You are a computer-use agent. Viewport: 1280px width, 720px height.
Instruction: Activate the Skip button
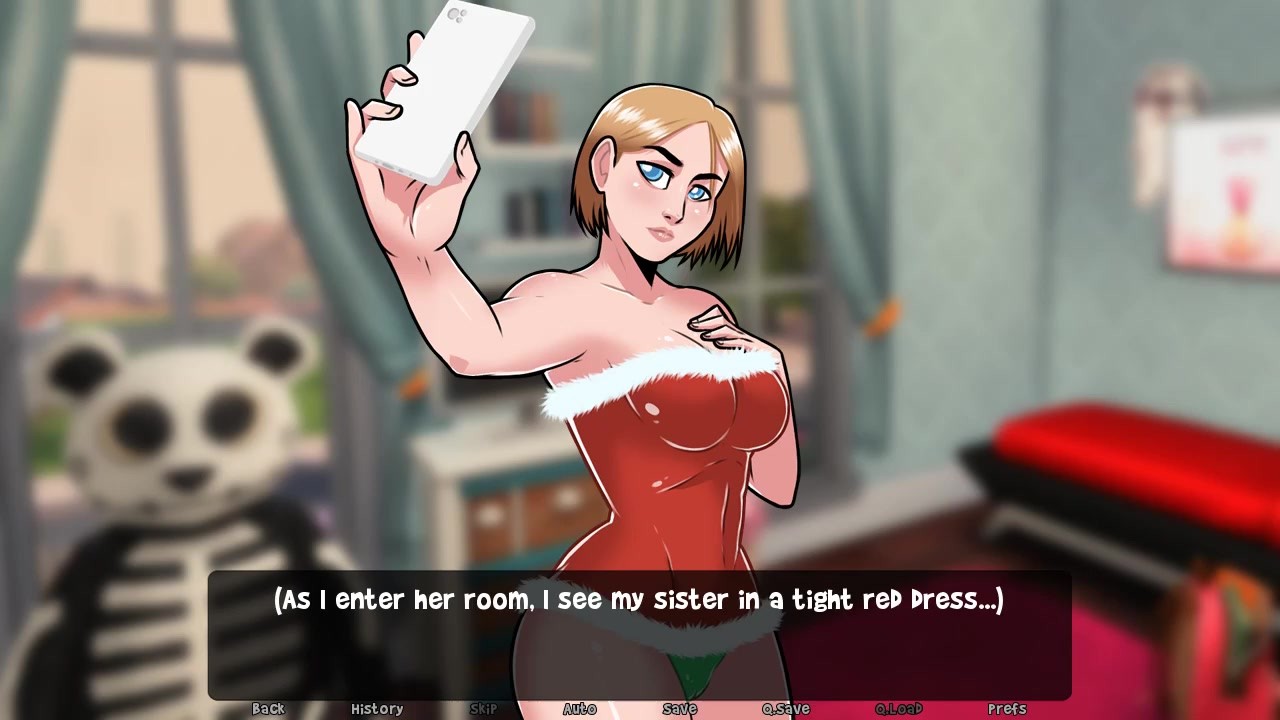point(483,709)
